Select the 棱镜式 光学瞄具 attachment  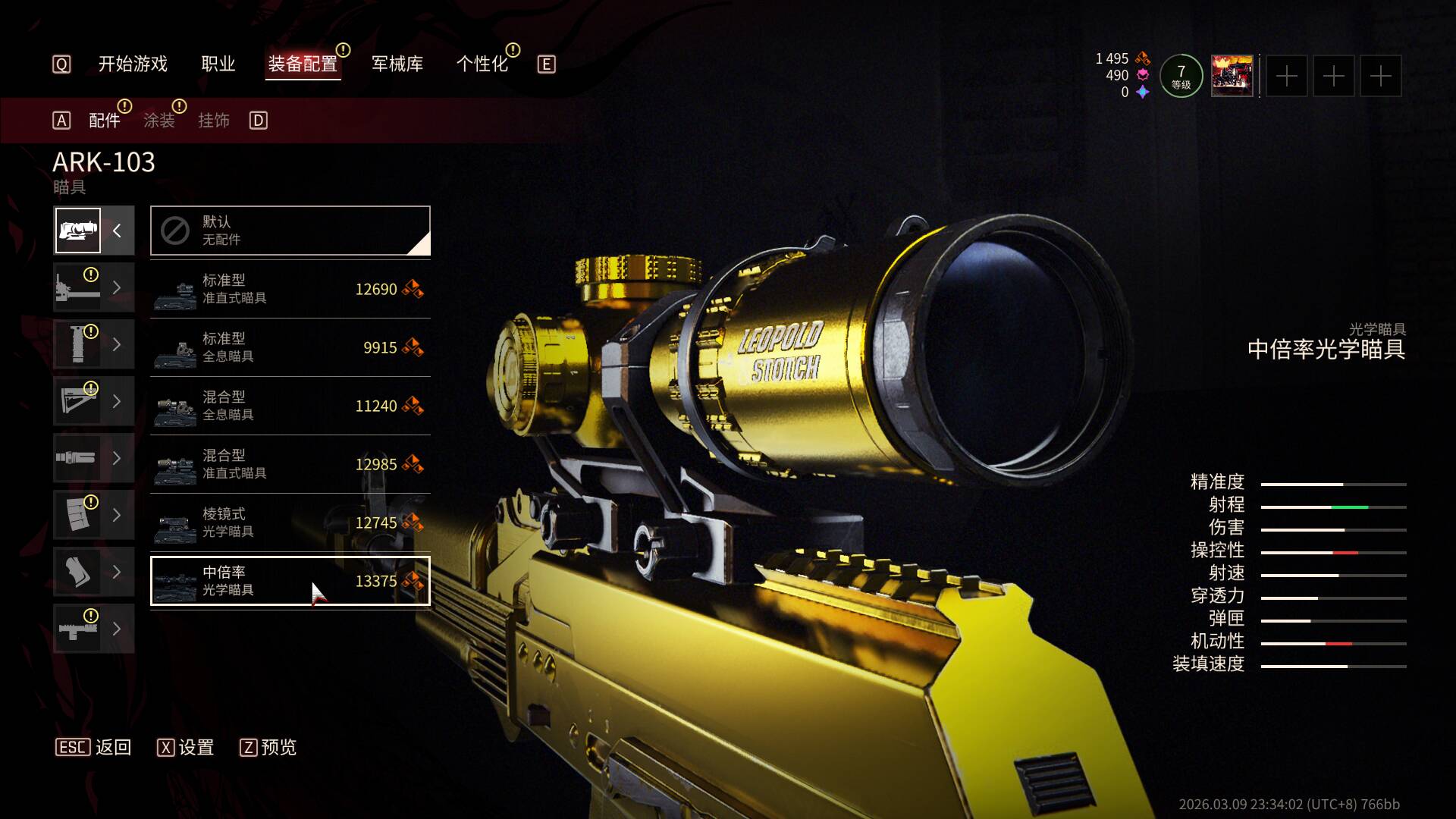pyautogui.click(x=290, y=522)
